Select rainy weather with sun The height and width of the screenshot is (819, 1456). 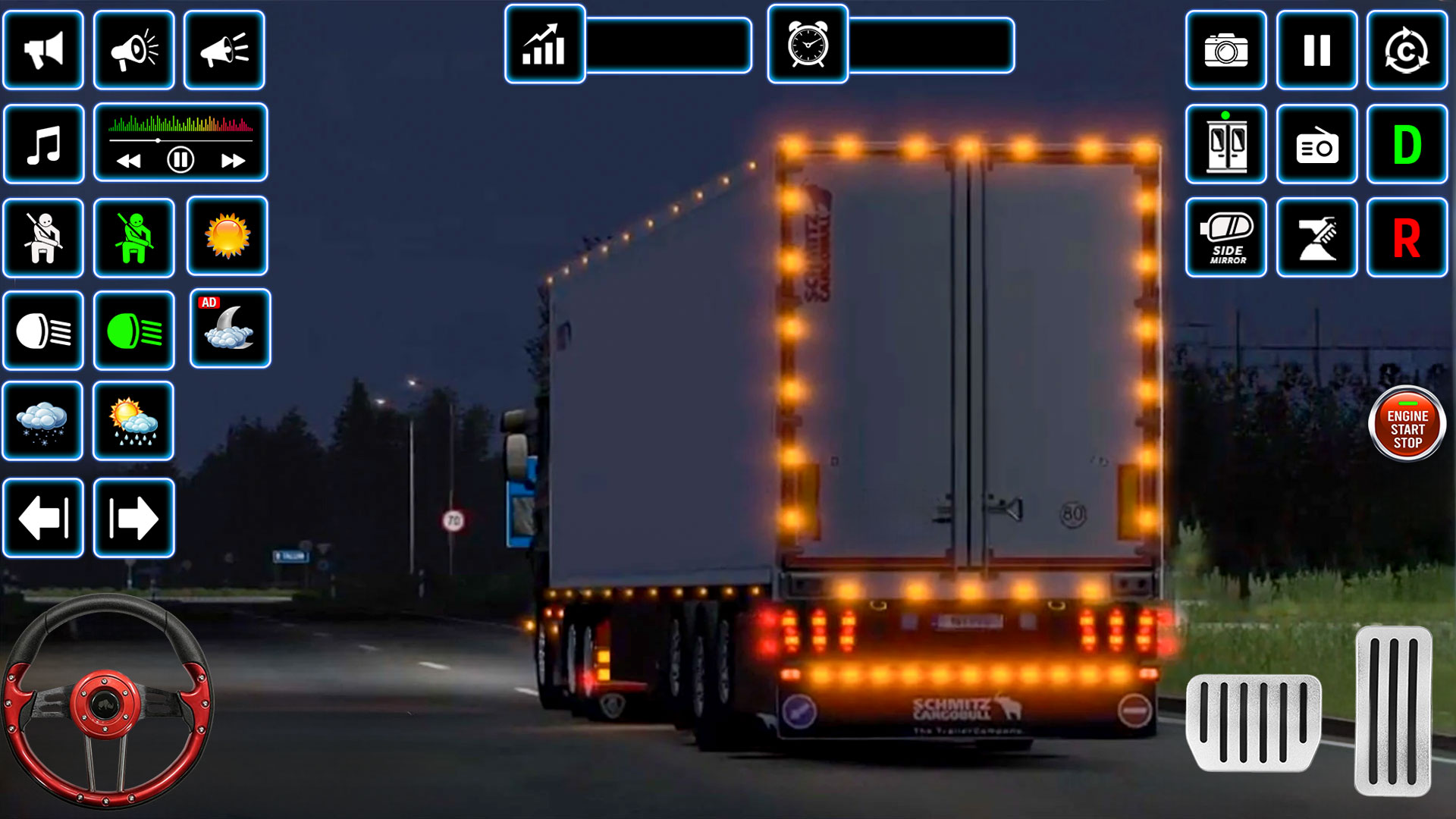tap(134, 422)
